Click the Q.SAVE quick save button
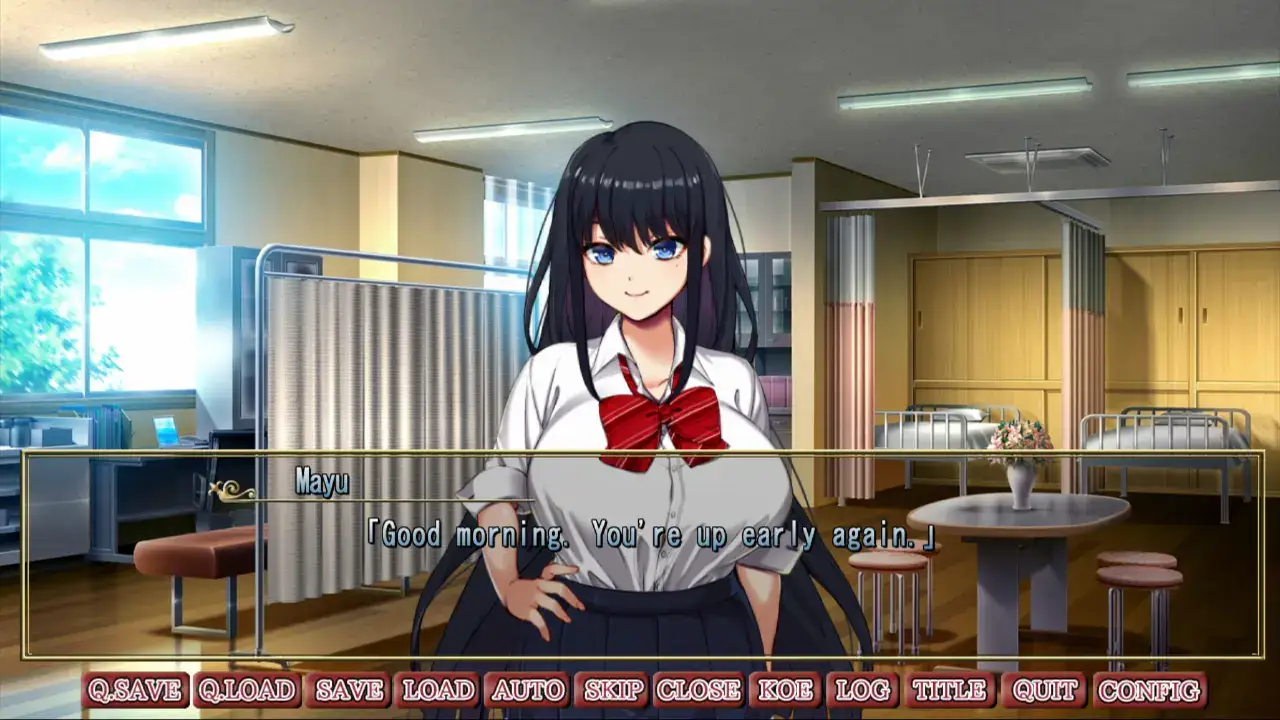This screenshot has height=720, width=1280. point(135,690)
